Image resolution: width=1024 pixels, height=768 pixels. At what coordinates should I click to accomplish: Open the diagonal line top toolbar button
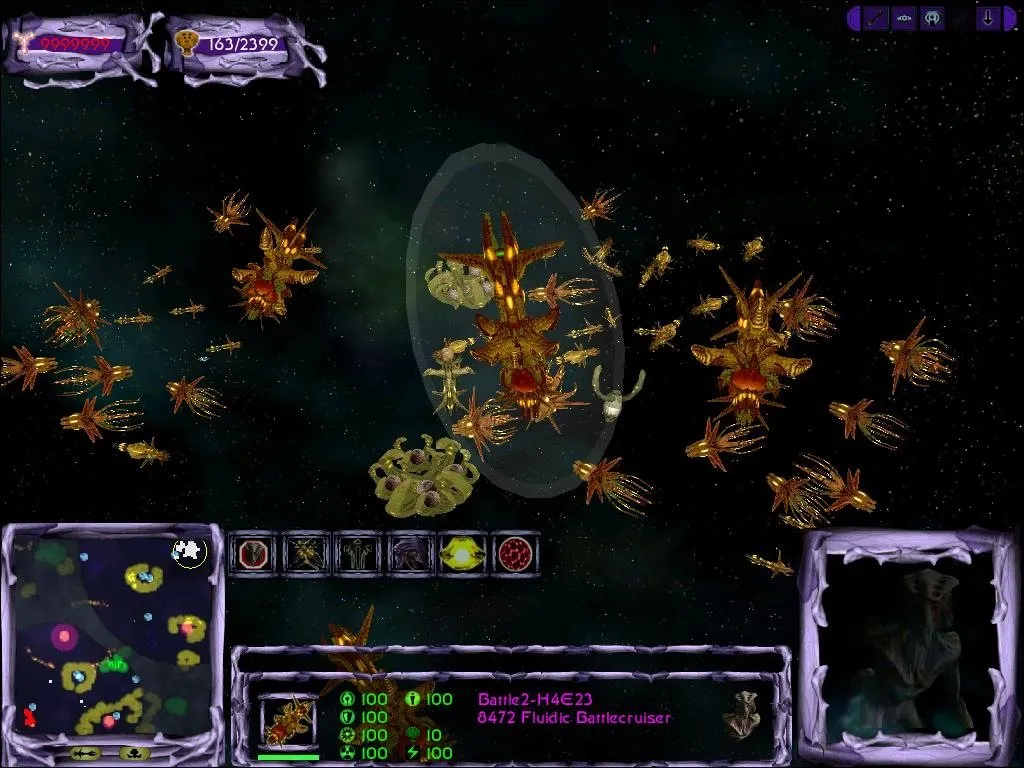click(877, 18)
